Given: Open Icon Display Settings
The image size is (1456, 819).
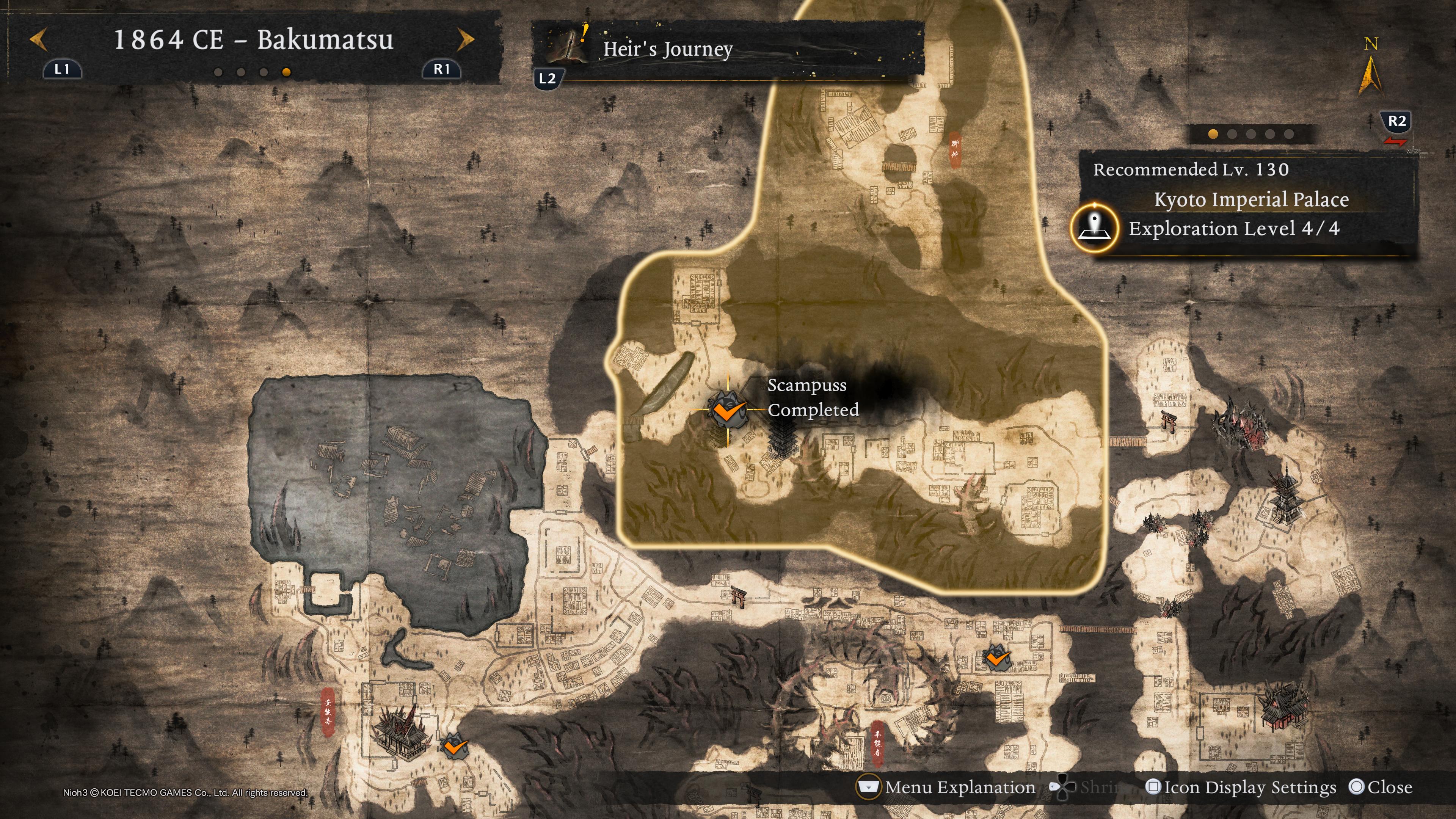Looking at the screenshot, I should 1241,788.
